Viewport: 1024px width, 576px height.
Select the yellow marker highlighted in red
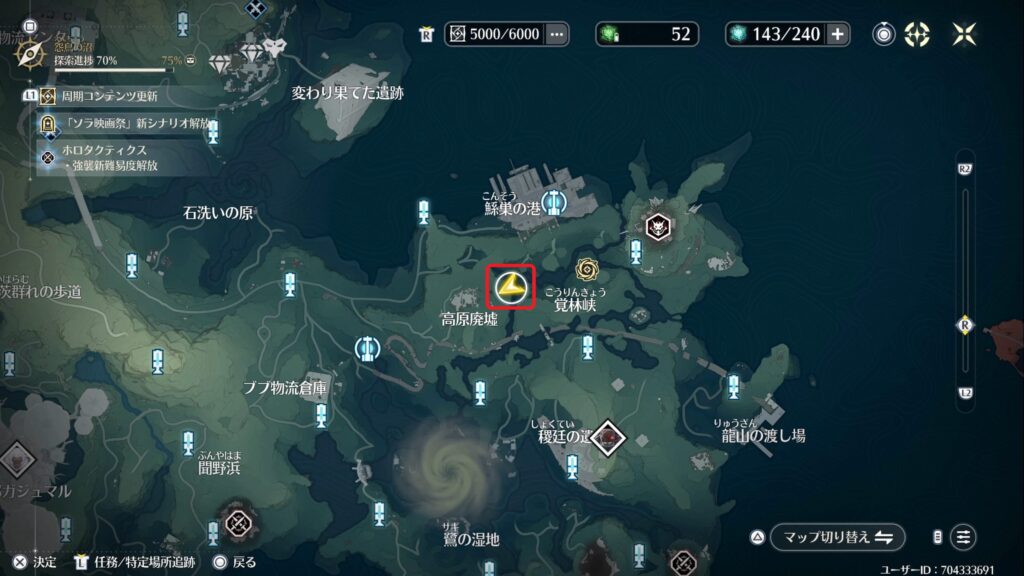click(x=510, y=287)
